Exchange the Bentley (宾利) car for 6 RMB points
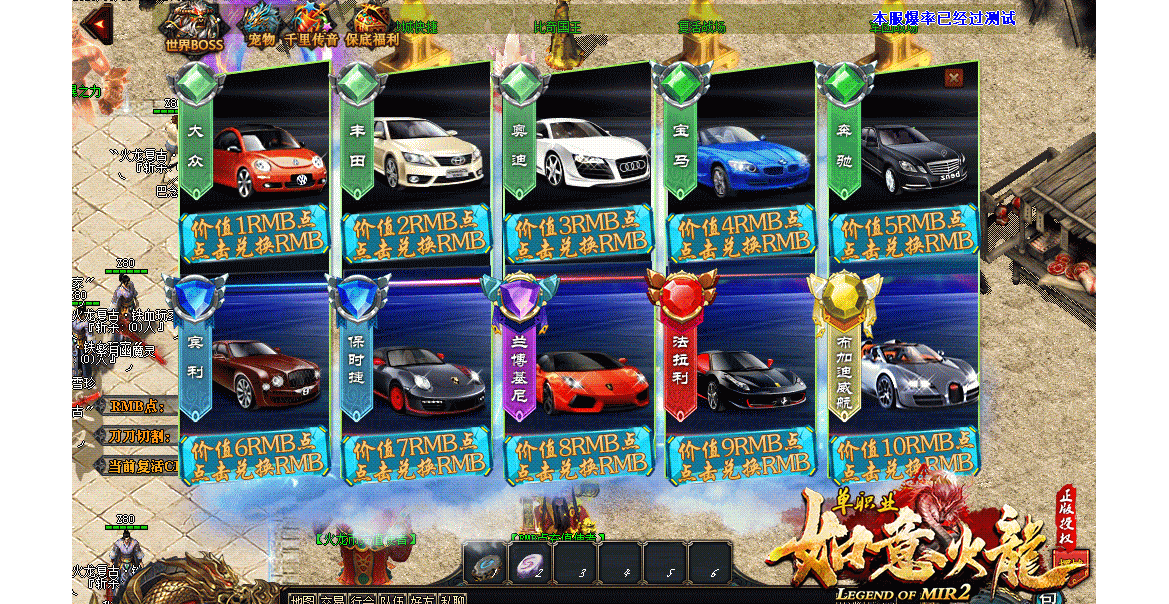The image size is (1169, 604). tap(254, 456)
